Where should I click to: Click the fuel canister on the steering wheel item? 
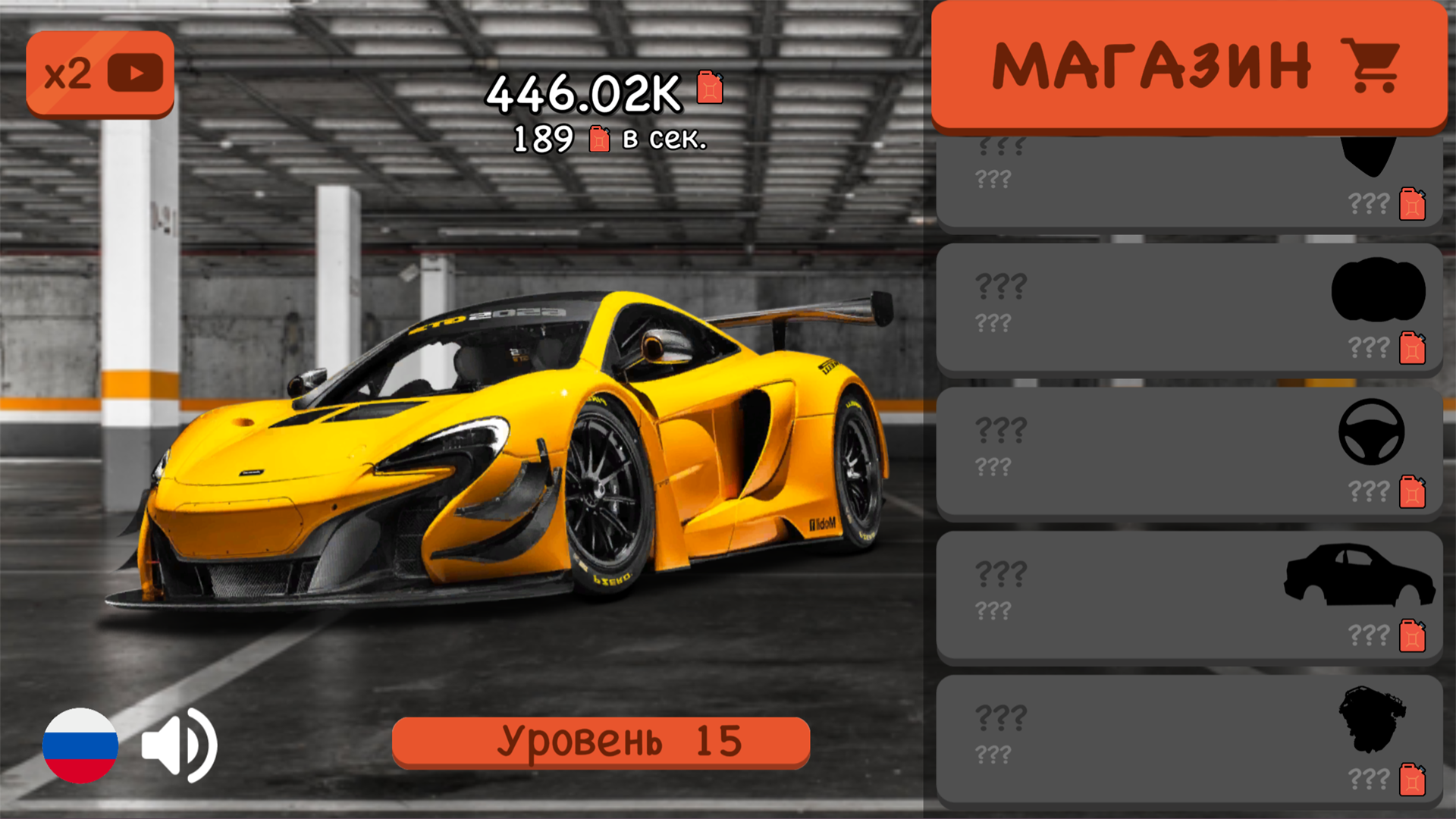click(1413, 491)
